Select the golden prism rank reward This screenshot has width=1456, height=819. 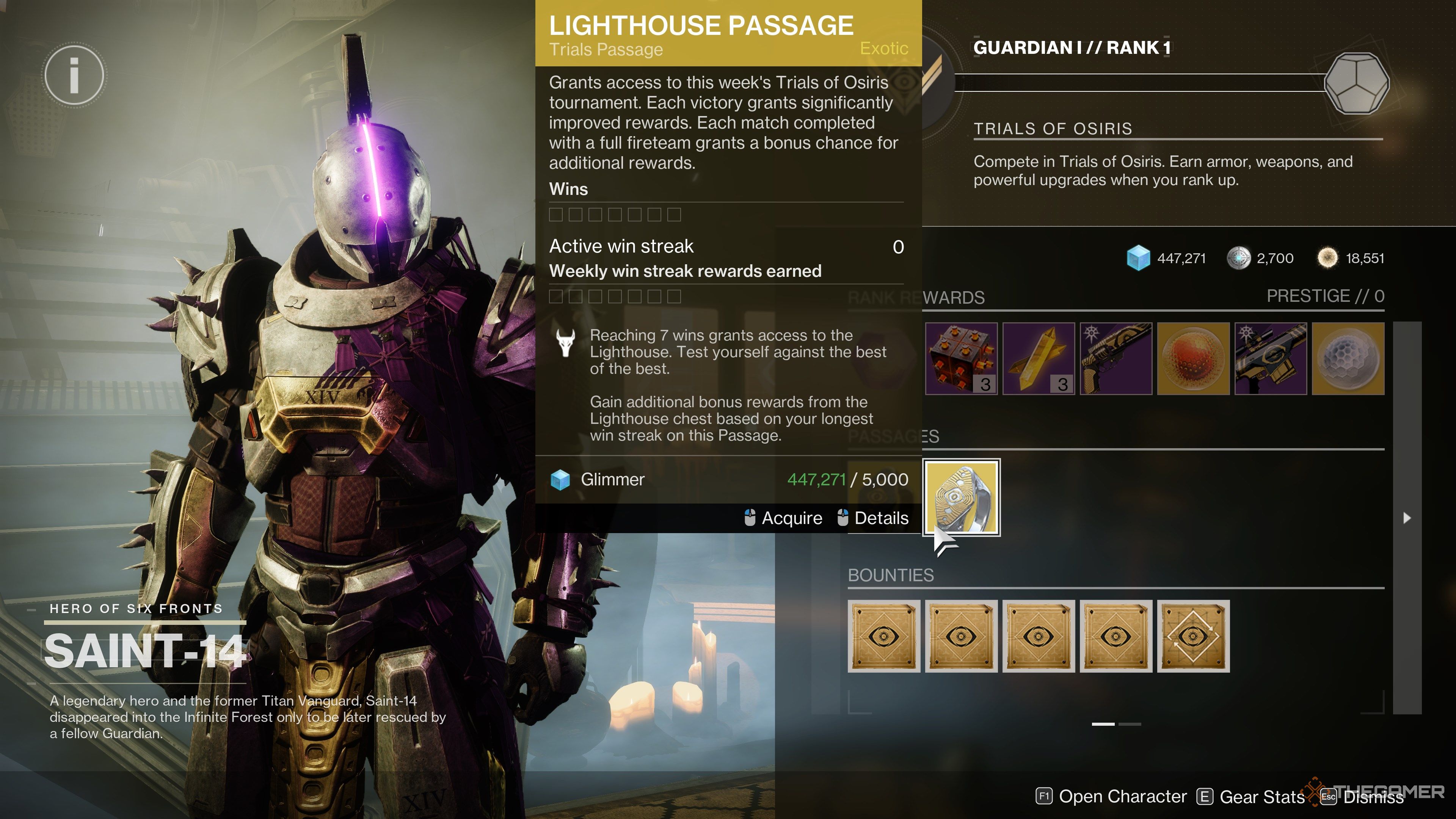[1038, 358]
